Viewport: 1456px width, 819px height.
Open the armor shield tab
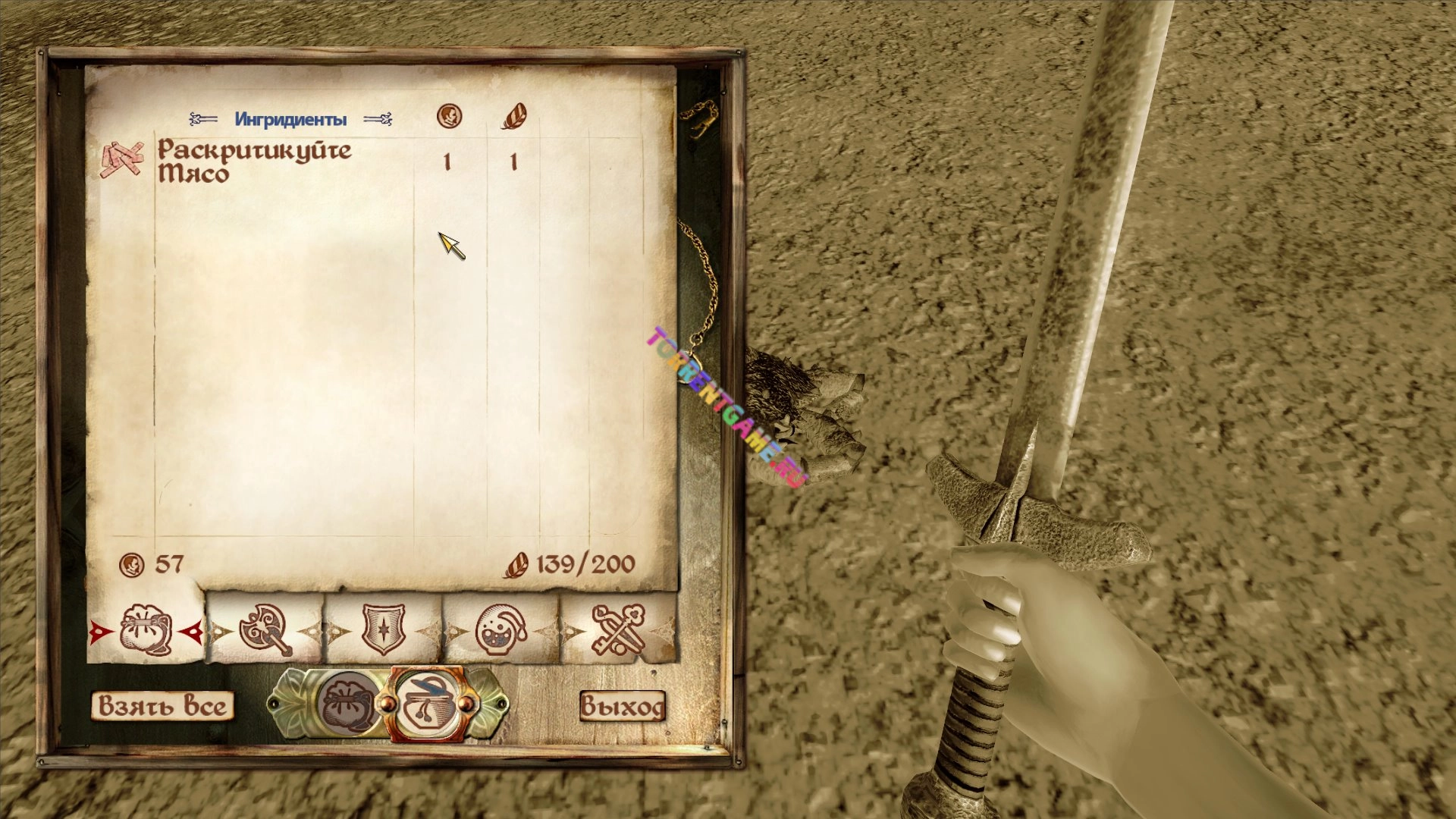coord(383,630)
